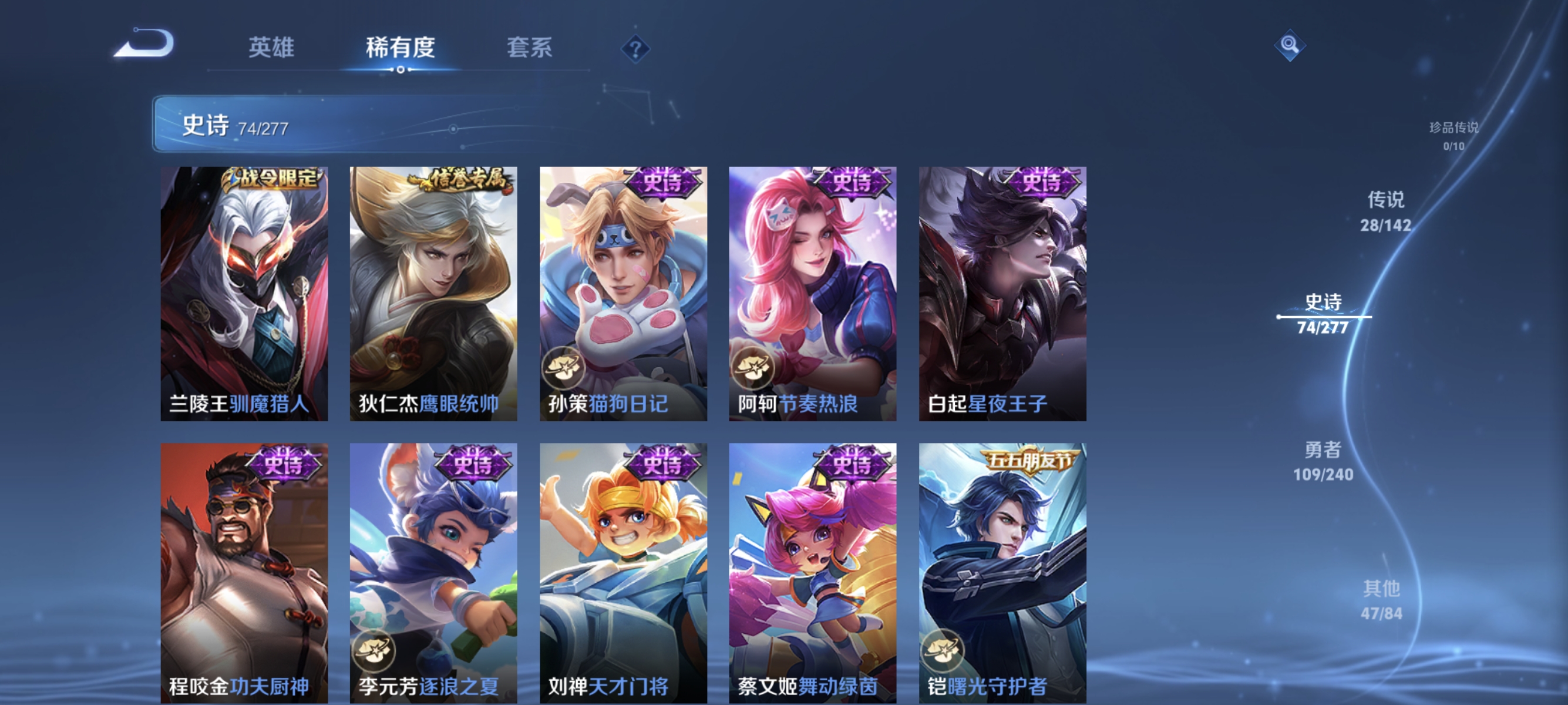This screenshot has height=705, width=1568.
Task: Switch to the 套系 tab
Action: coord(531,49)
